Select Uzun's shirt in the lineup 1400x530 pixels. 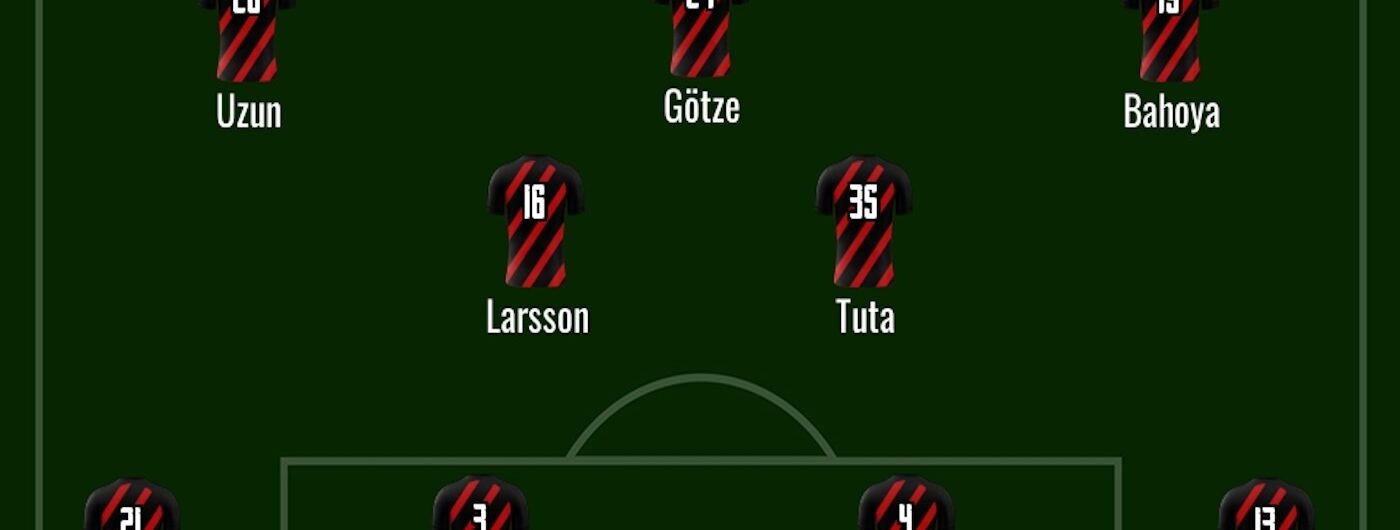(247, 40)
